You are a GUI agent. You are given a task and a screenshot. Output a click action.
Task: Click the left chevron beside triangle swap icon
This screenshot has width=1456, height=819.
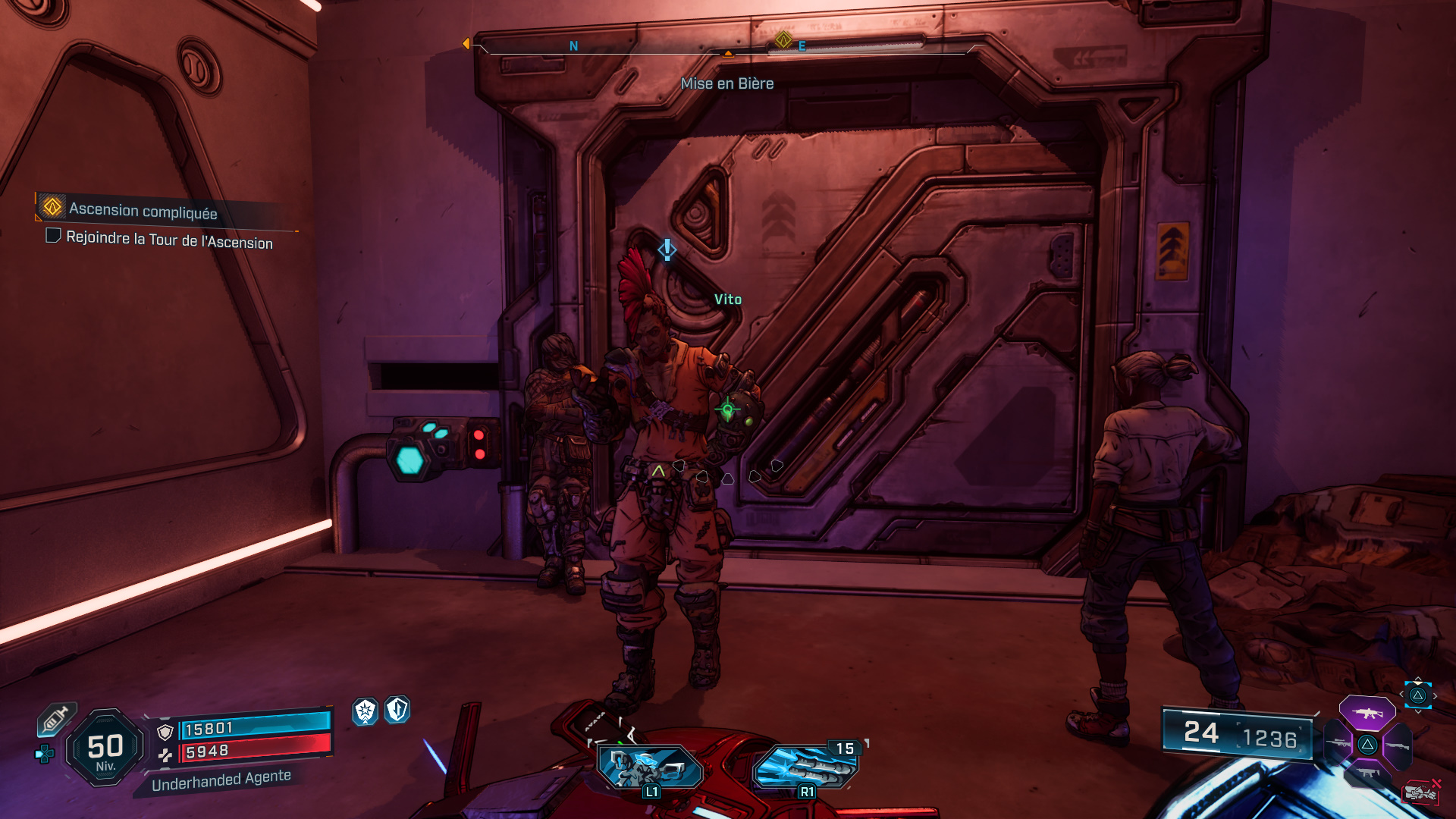pos(1401,695)
